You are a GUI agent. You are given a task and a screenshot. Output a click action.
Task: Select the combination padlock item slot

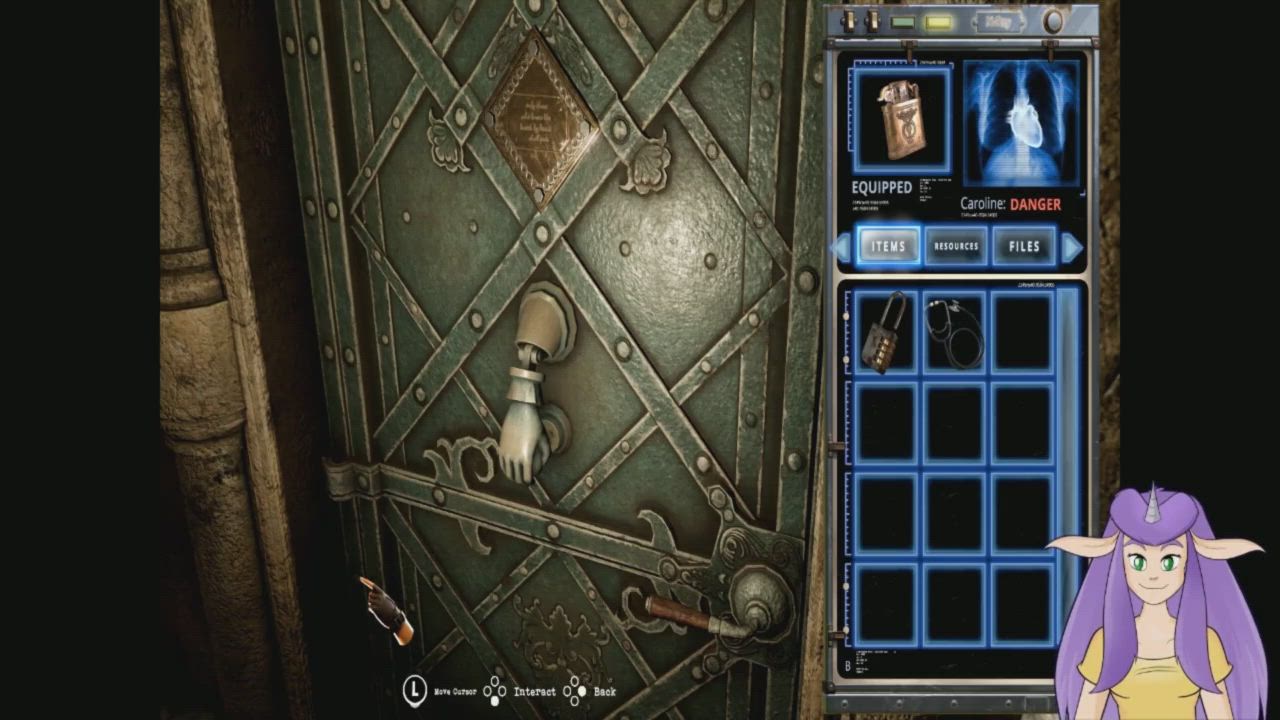(x=885, y=333)
